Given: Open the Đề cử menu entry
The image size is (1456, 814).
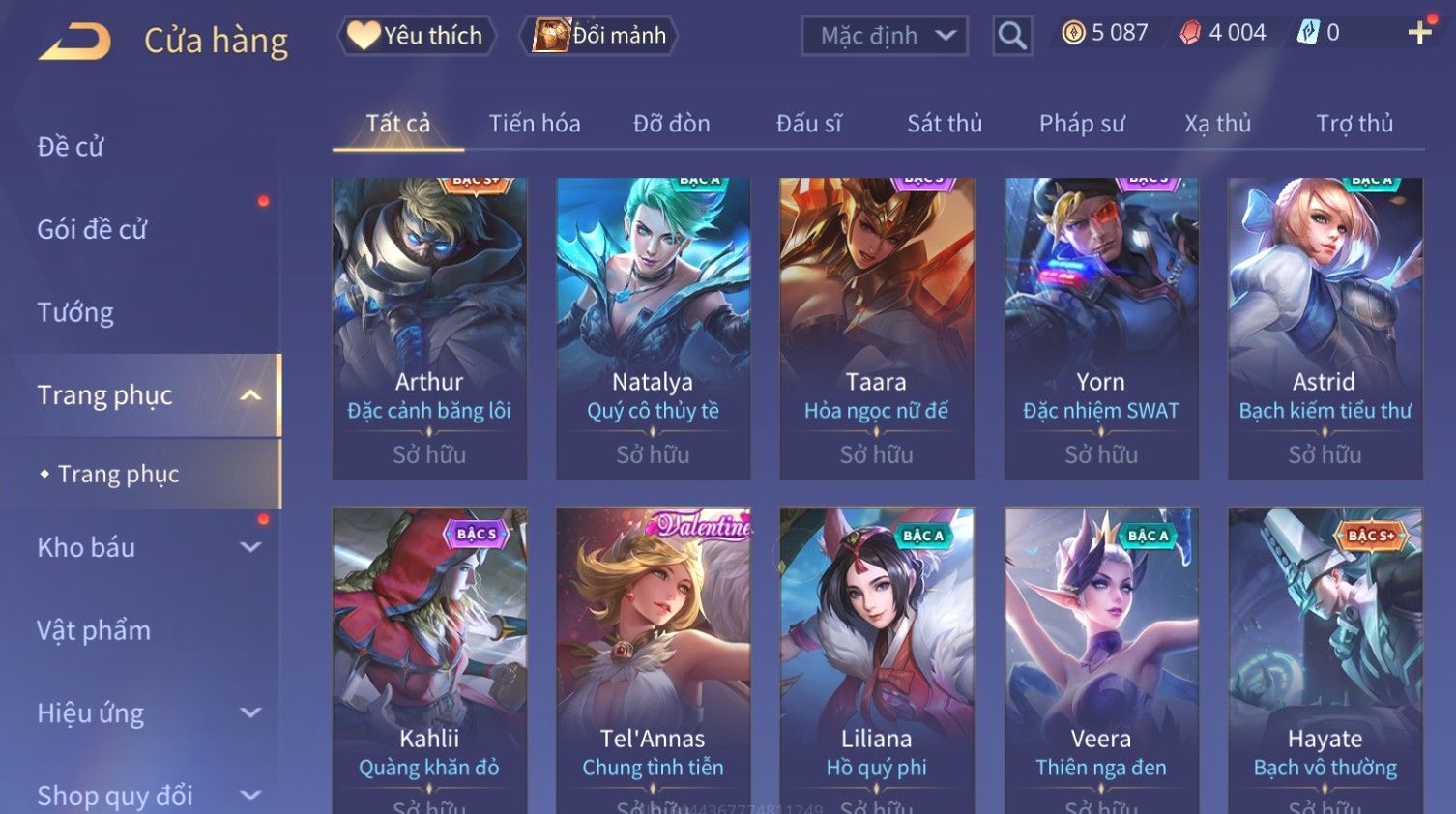Looking at the screenshot, I should pos(71,147).
